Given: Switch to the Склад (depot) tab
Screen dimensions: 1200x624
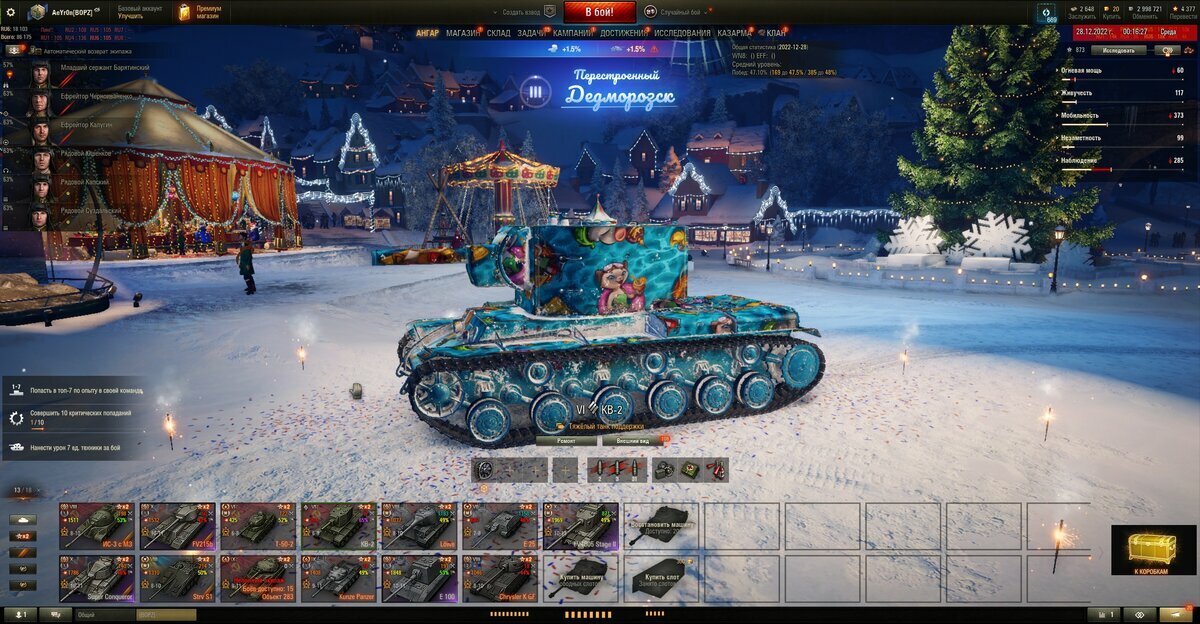Looking at the screenshot, I should click(x=498, y=33).
